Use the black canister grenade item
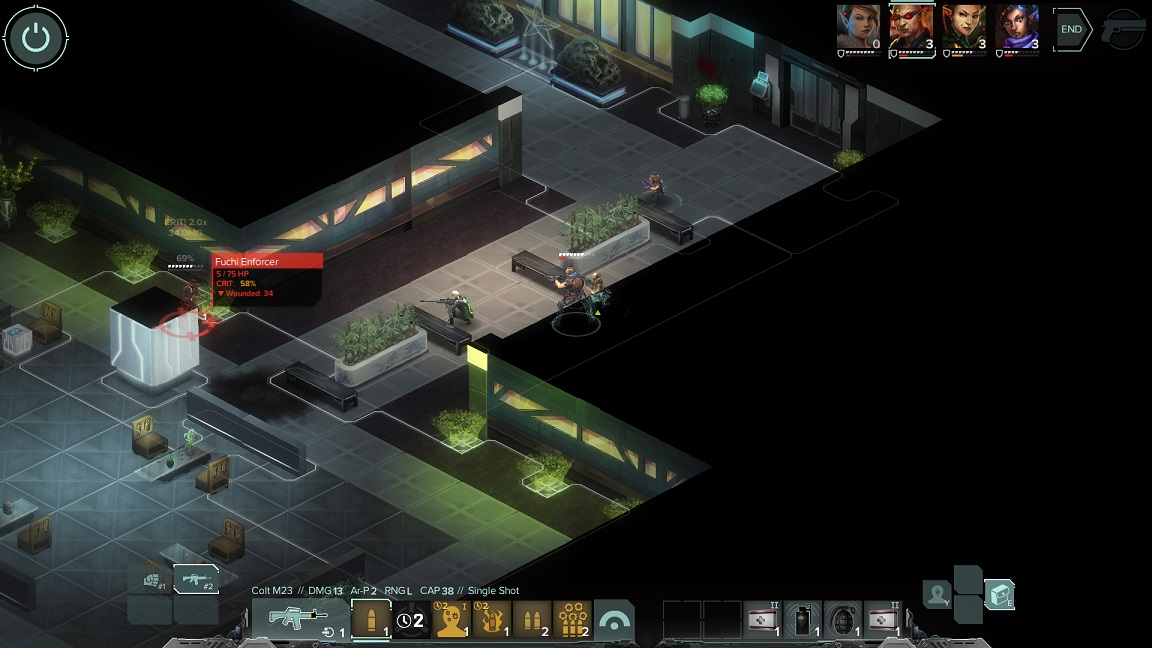Screen dimensions: 1152x648 [x=803, y=619]
